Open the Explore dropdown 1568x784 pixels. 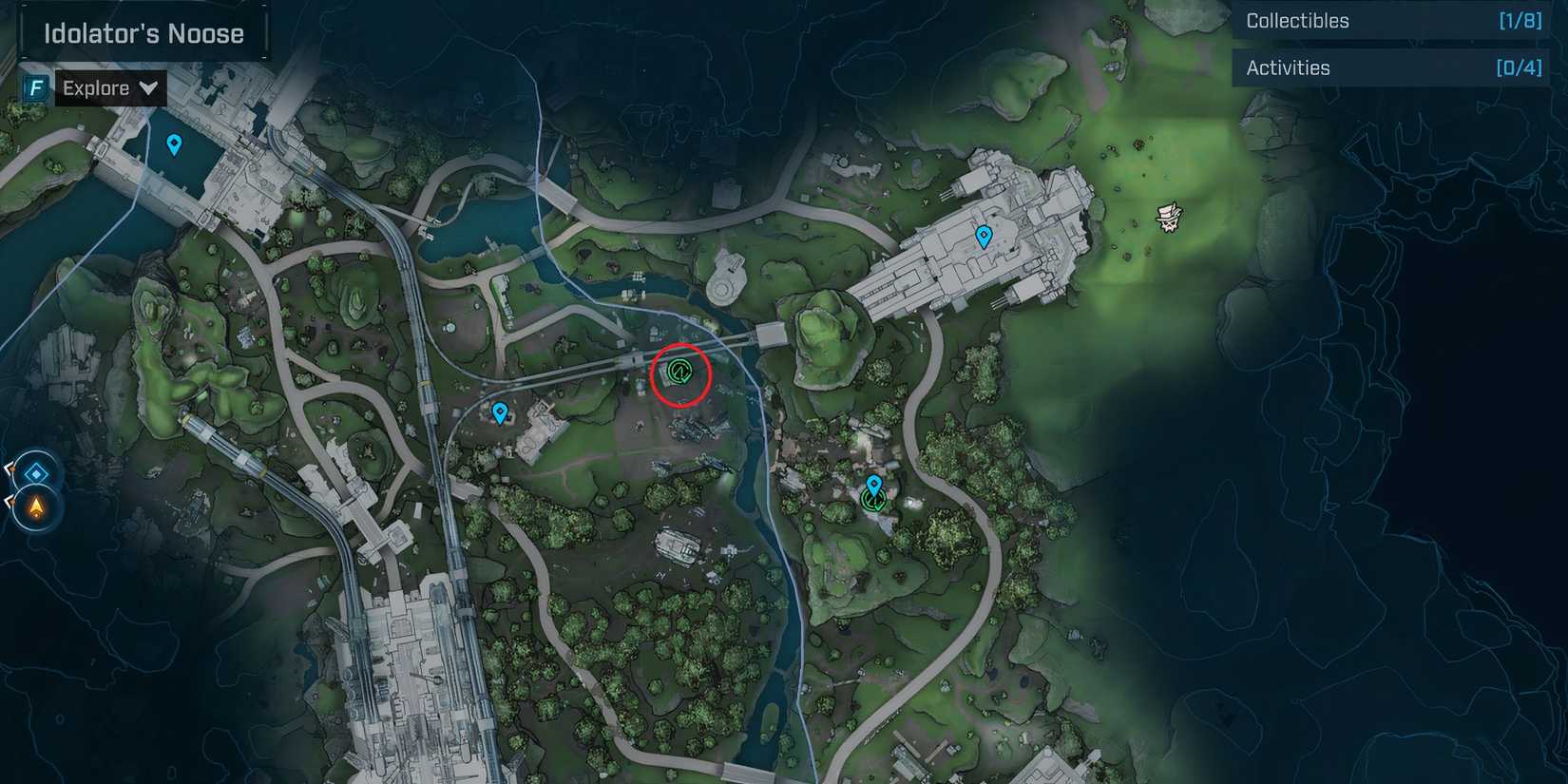pyautogui.click(x=108, y=87)
